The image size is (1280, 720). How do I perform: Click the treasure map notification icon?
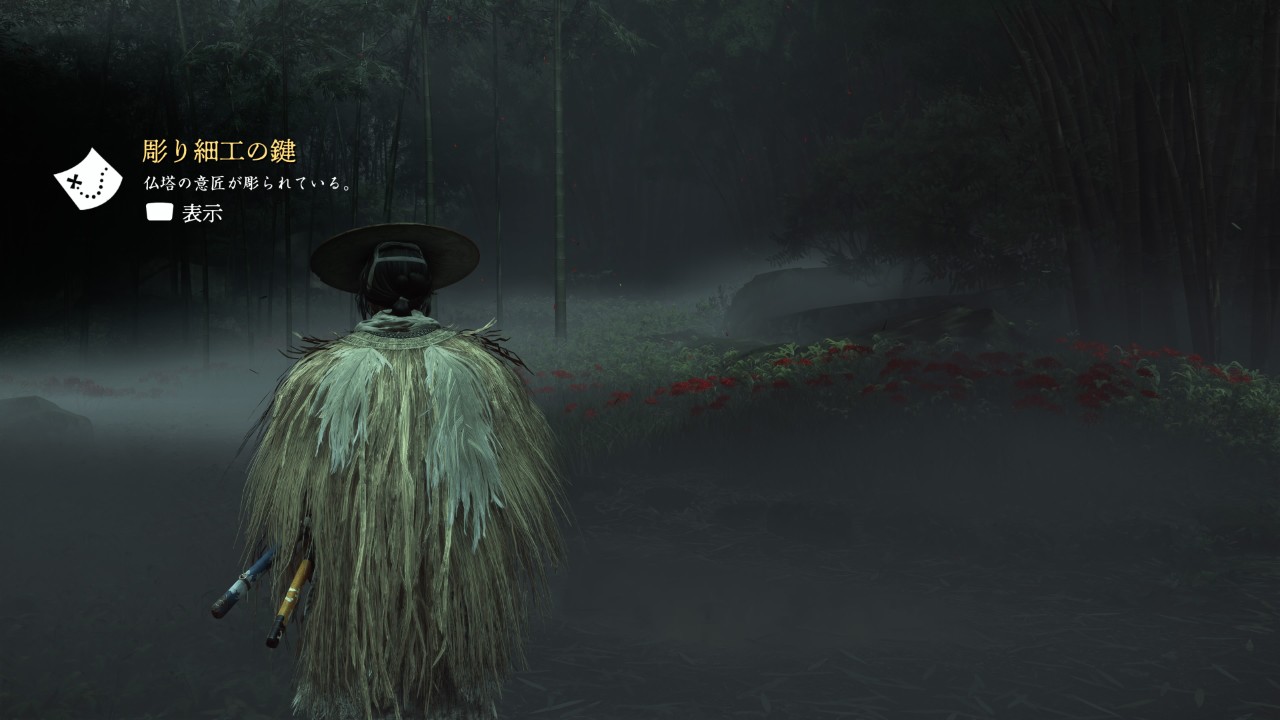click(88, 179)
